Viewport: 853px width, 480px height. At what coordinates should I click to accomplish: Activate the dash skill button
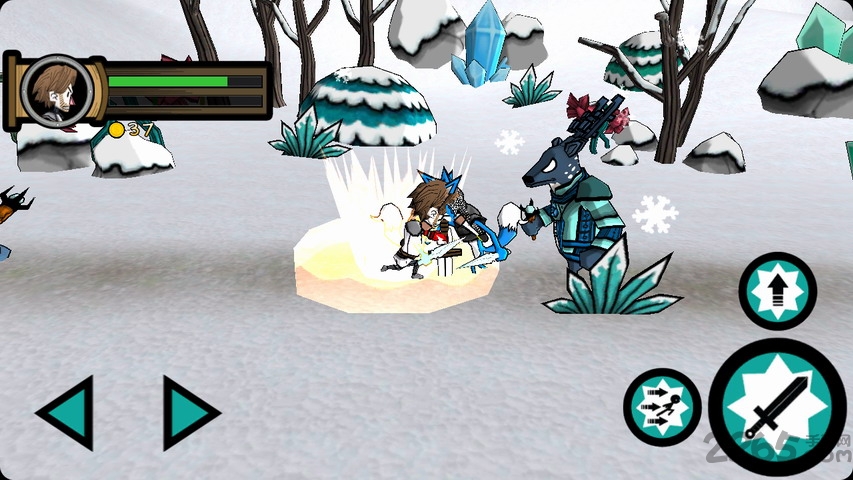(x=662, y=407)
